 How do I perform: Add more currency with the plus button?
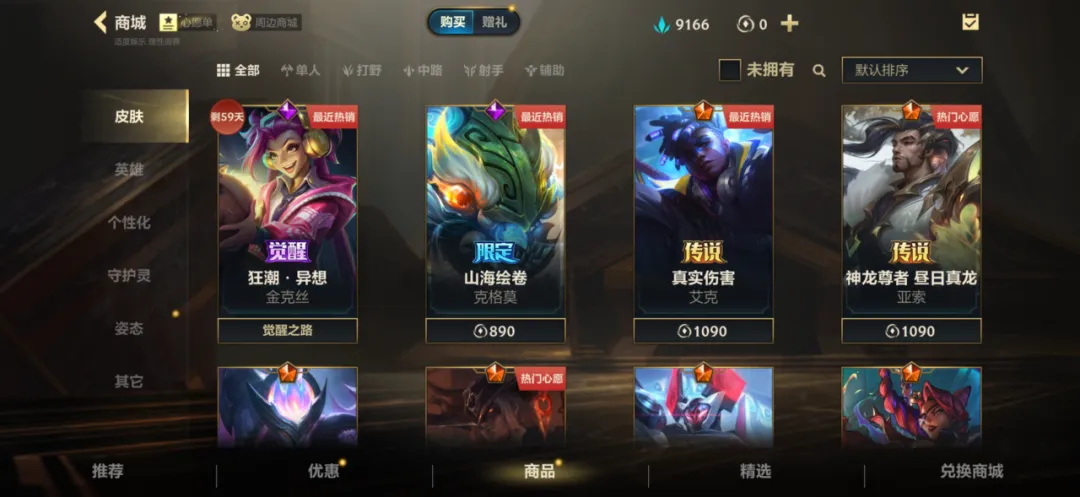[789, 23]
